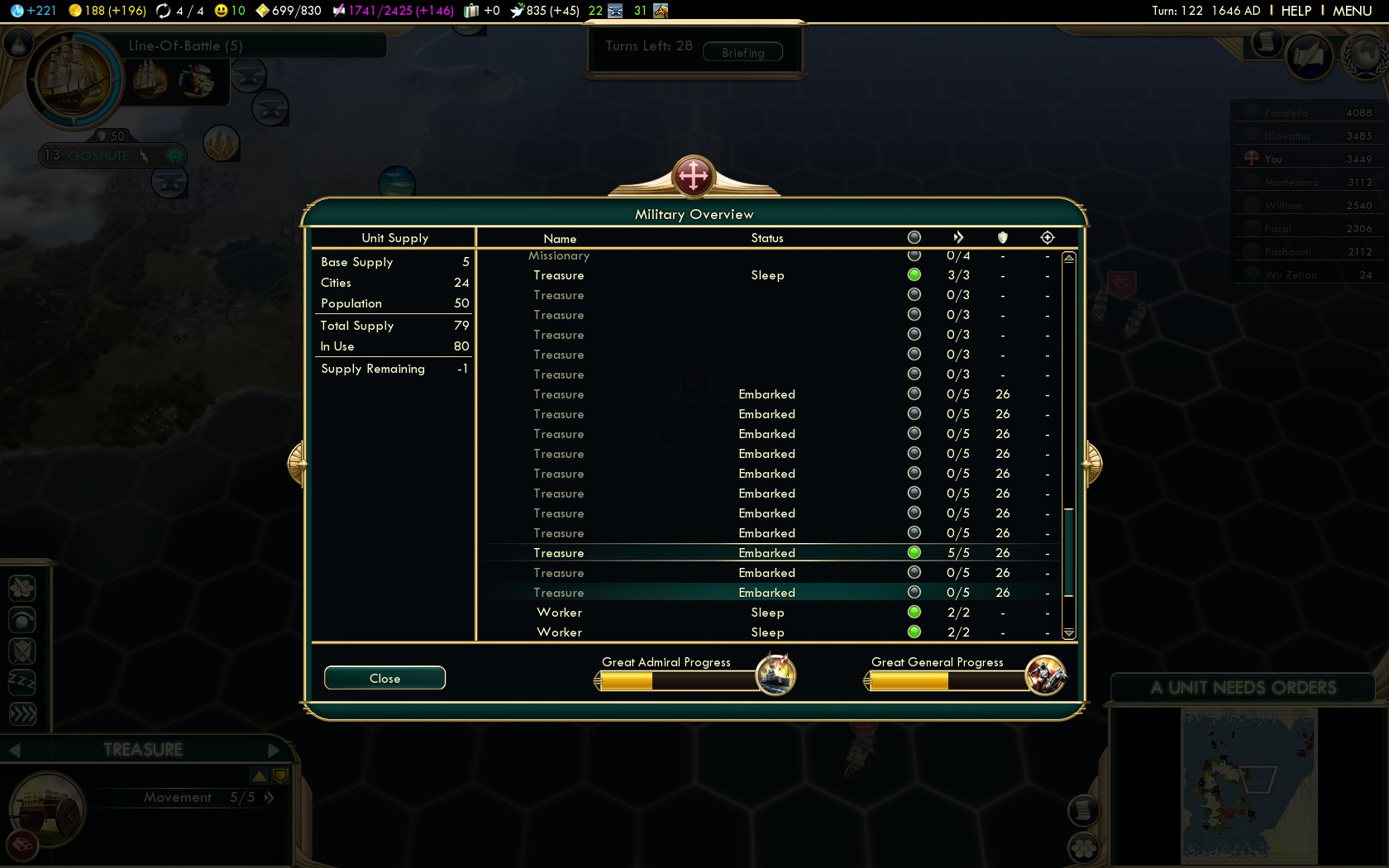Select the Missionary unit row
The image size is (1389, 868).
pyautogui.click(x=559, y=256)
